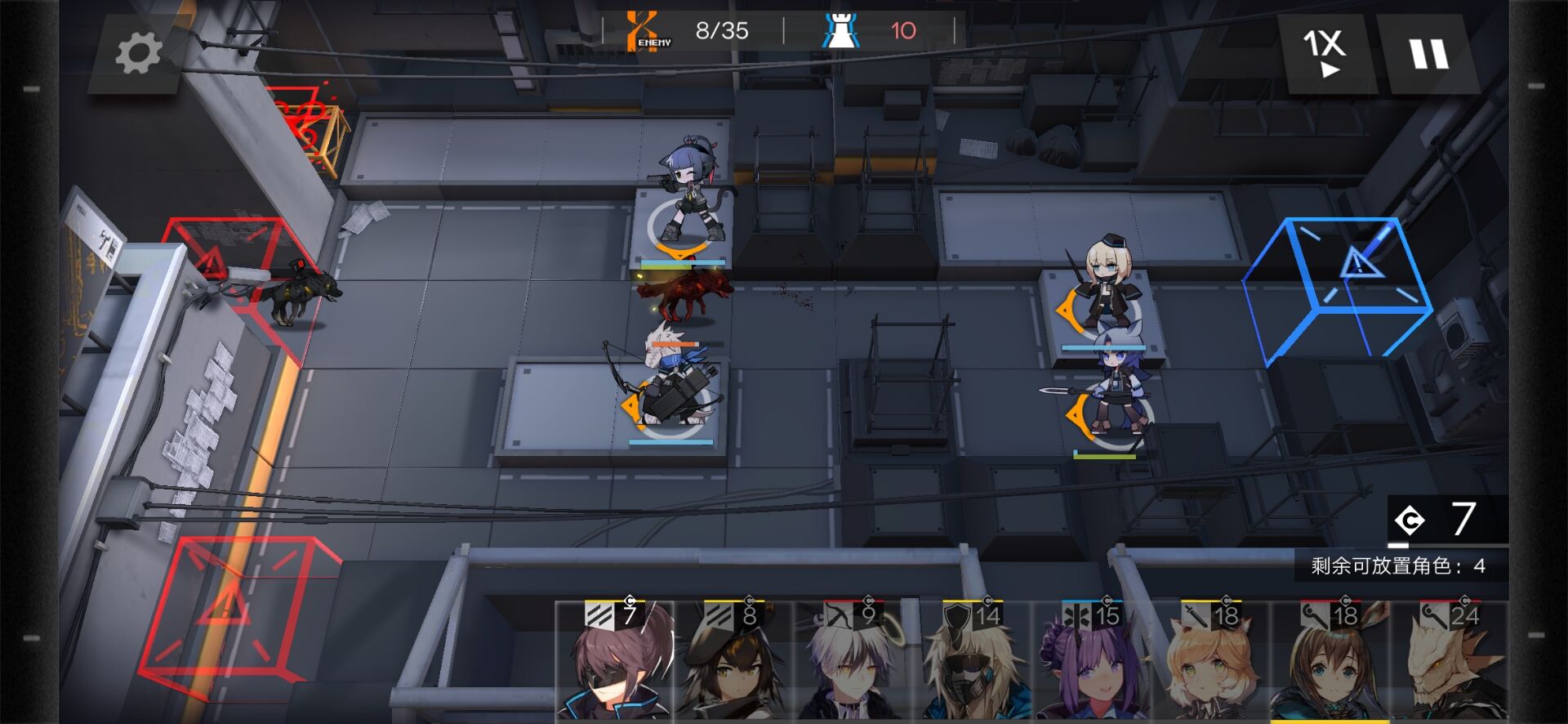Image resolution: width=1568 pixels, height=724 pixels.
Task: Open the settings gear menu
Action: pyautogui.click(x=138, y=54)
